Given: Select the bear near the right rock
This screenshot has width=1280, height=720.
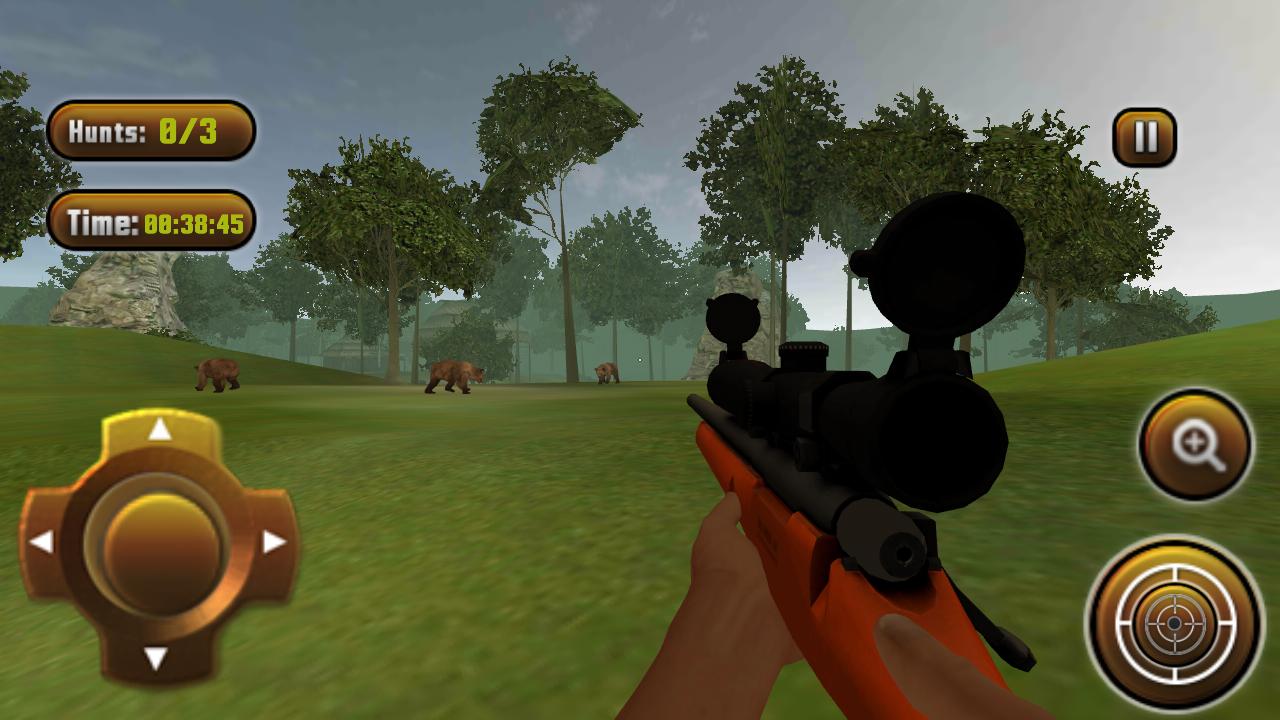Looking at the screenshot, I should tap(607, 369).
